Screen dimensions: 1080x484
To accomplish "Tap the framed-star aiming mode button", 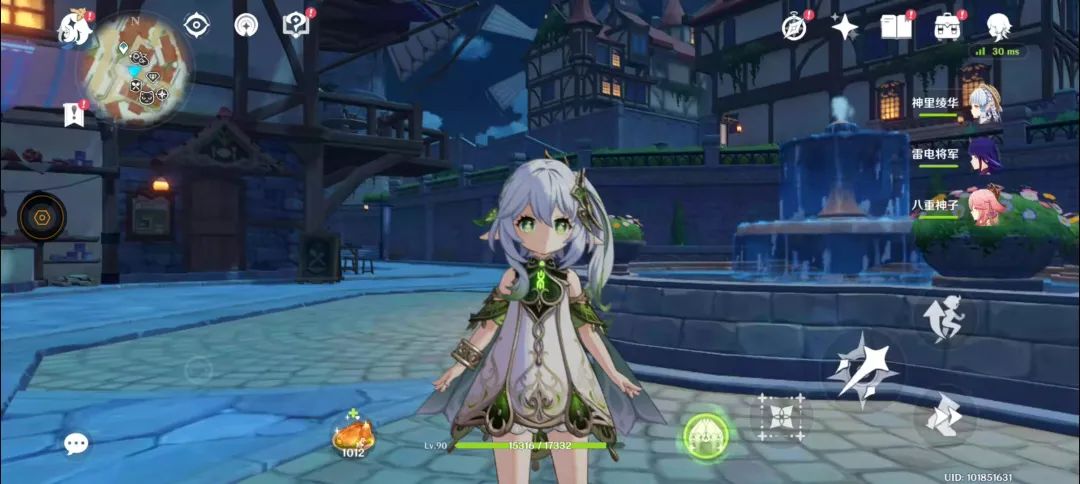I will tap(780, 417).
